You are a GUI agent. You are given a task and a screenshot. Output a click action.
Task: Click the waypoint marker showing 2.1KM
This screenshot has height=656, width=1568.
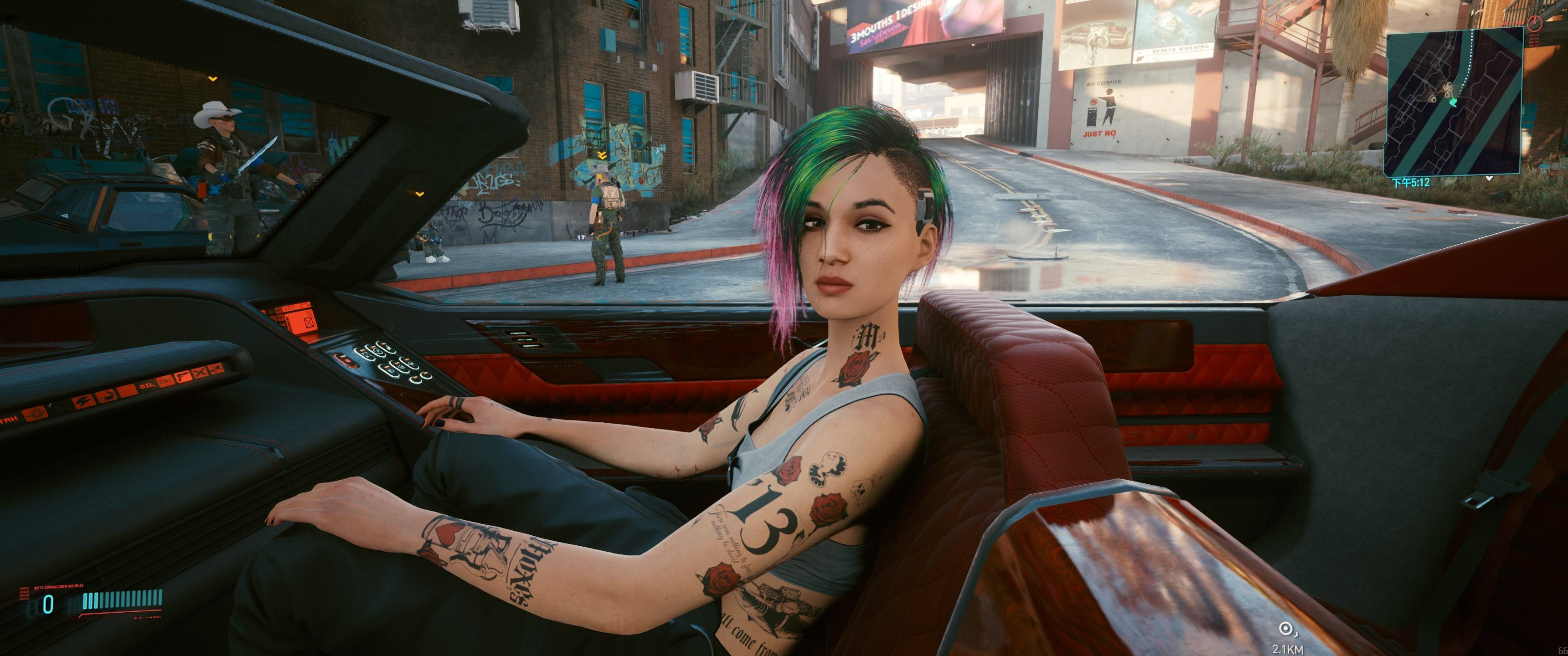coord(1285,629)
